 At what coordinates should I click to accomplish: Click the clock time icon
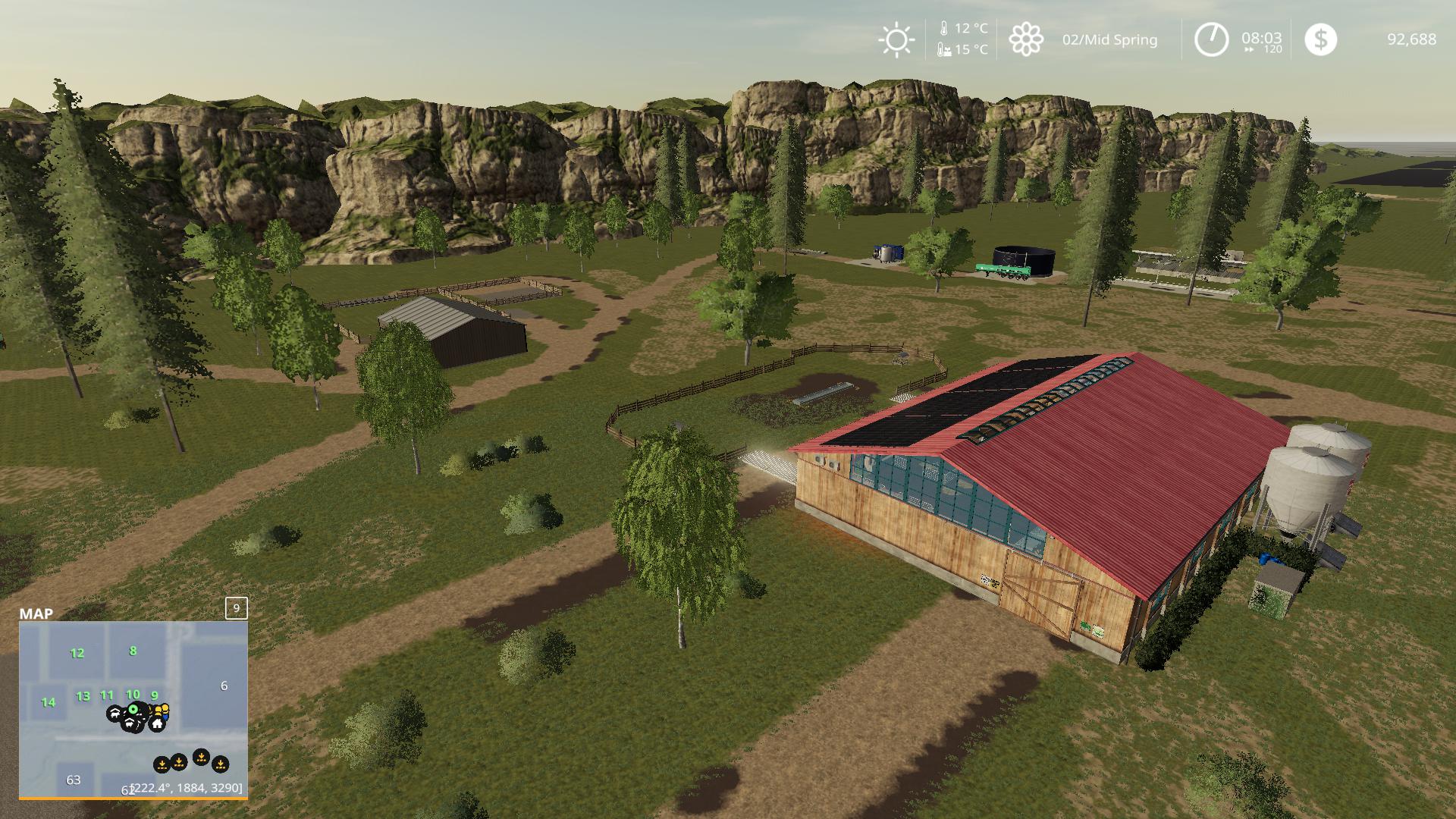1211,39
